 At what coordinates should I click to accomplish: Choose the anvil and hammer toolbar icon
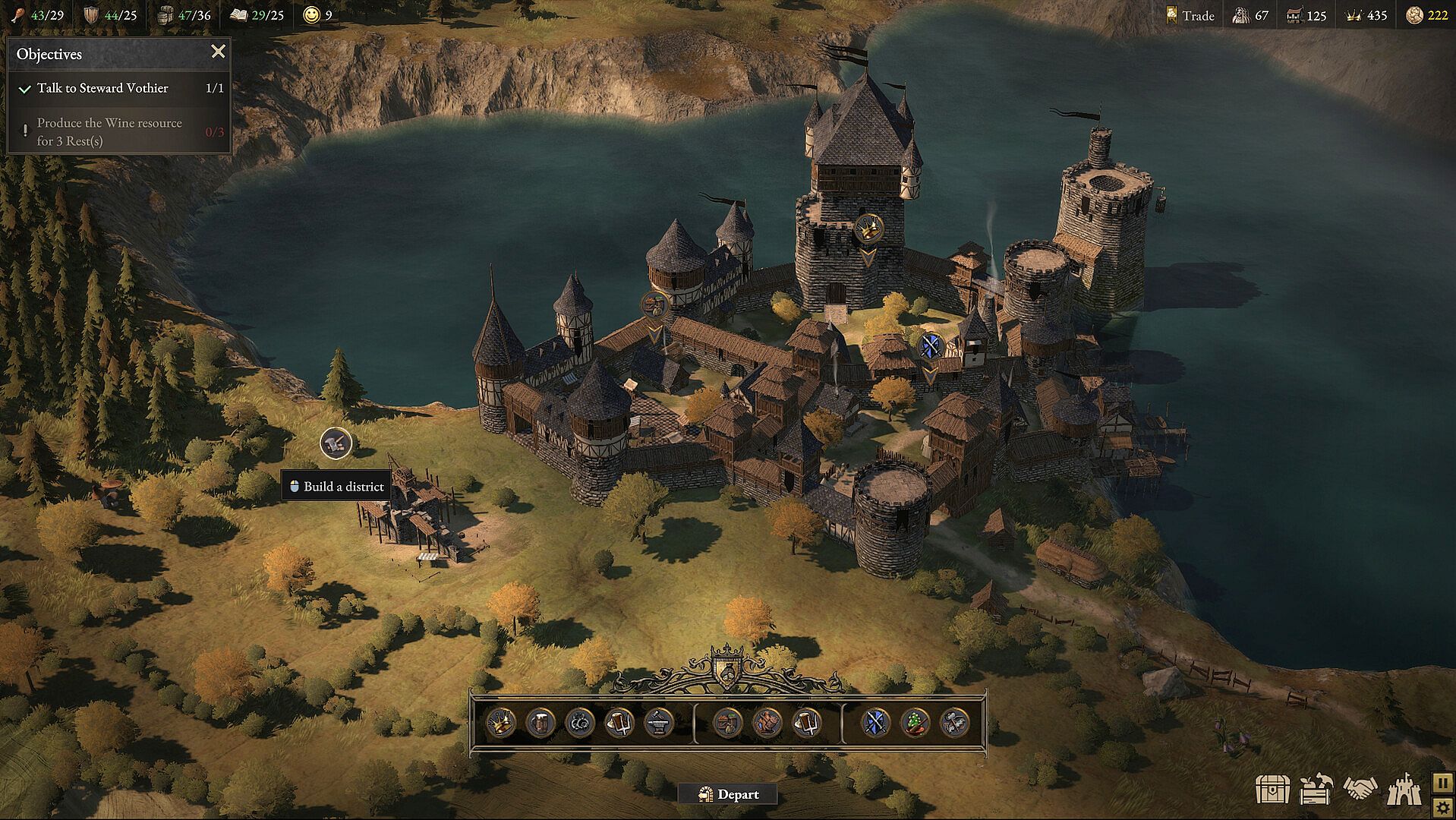tap(658, 722)
